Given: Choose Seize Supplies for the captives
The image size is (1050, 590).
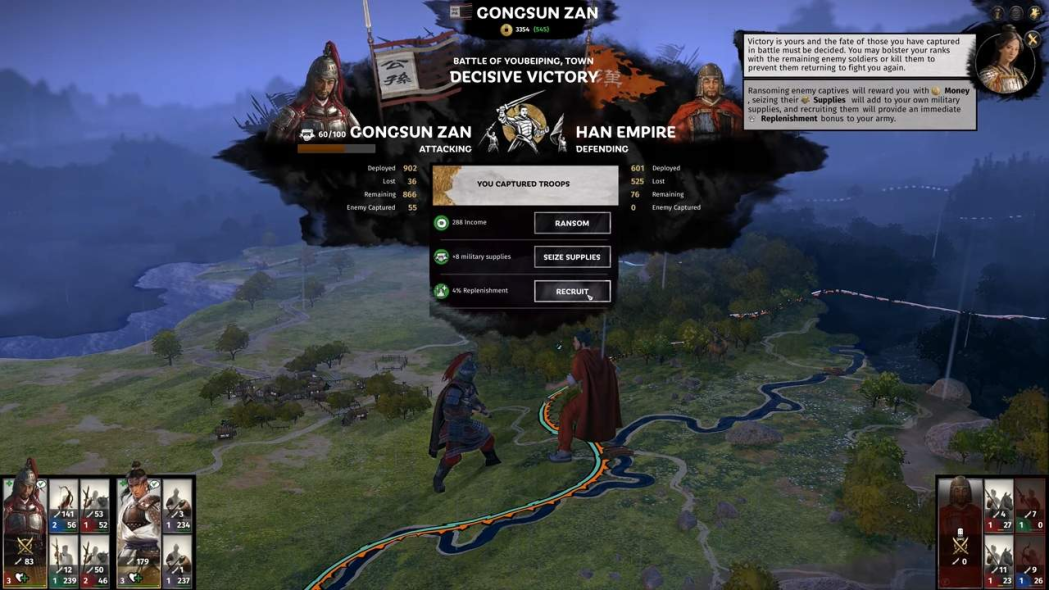Looking at the screenshot, I should [572, 257].
